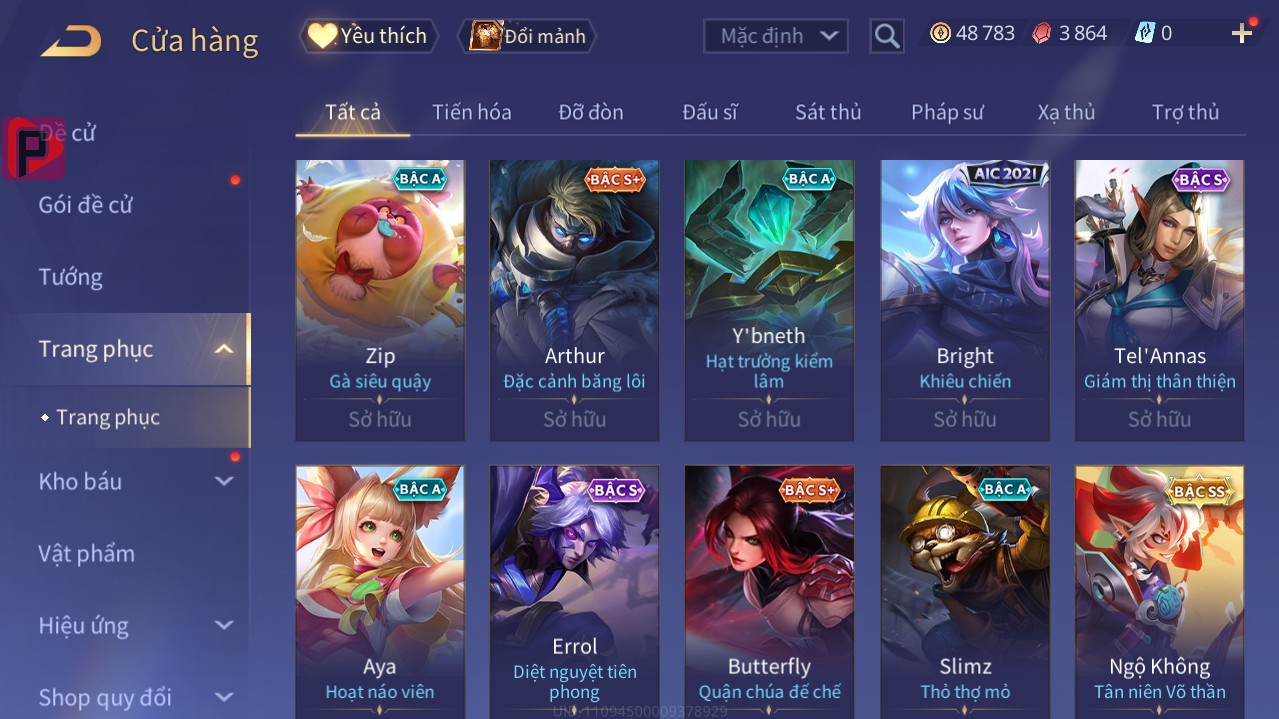Show the Pháp sư skins tab
The width and height of the screenshot is (1279, 719).
click(x=947, y=112)
